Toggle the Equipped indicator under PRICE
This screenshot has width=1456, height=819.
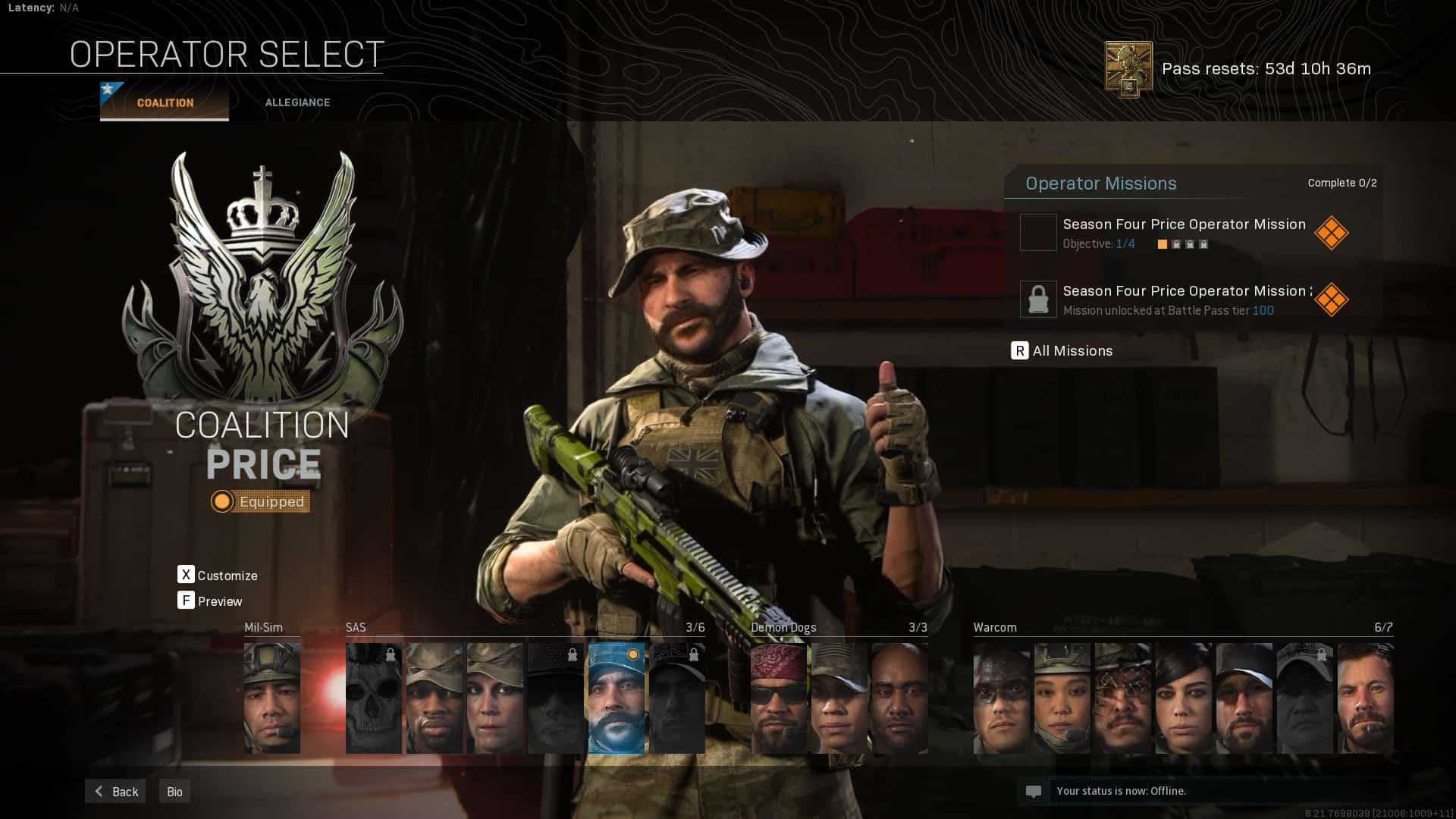[x=261, y=501]
